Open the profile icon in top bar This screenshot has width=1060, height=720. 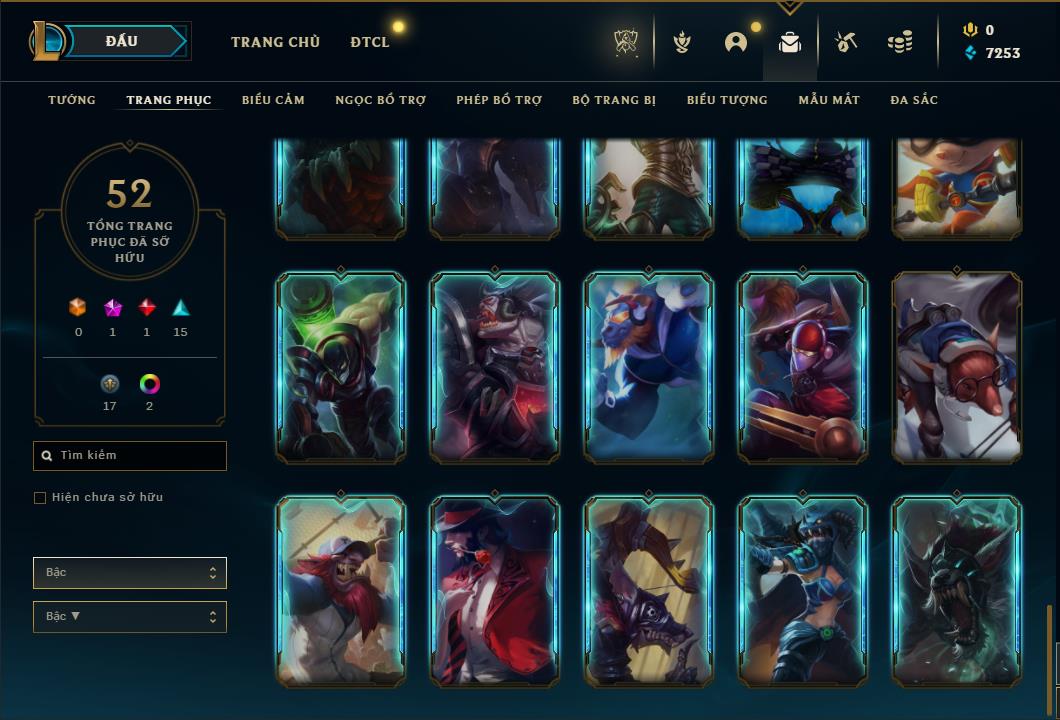point(736,42)
